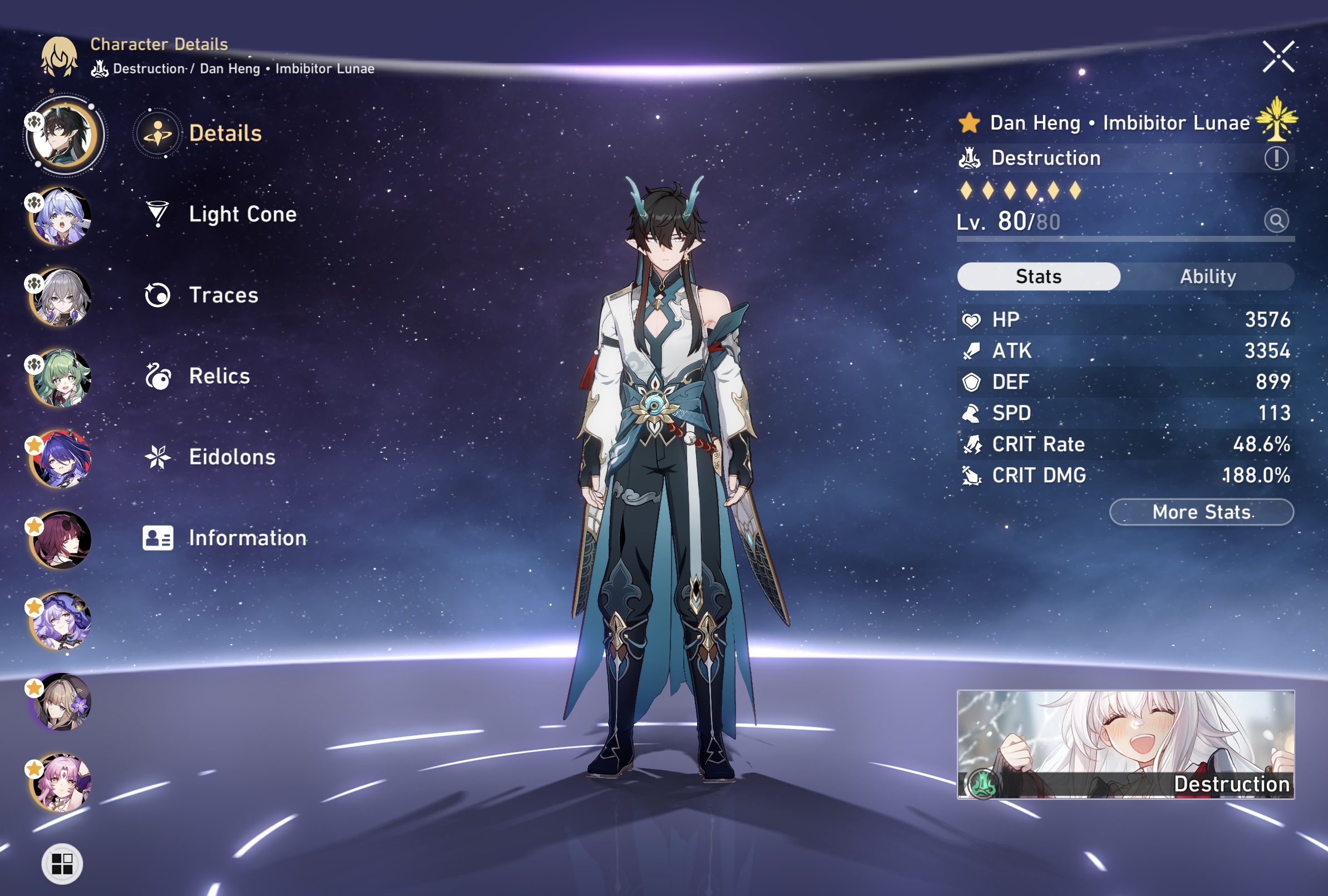Screen dimensions: 1328x896
Task: View the Eidolons section
Action: tap(231, 457)
